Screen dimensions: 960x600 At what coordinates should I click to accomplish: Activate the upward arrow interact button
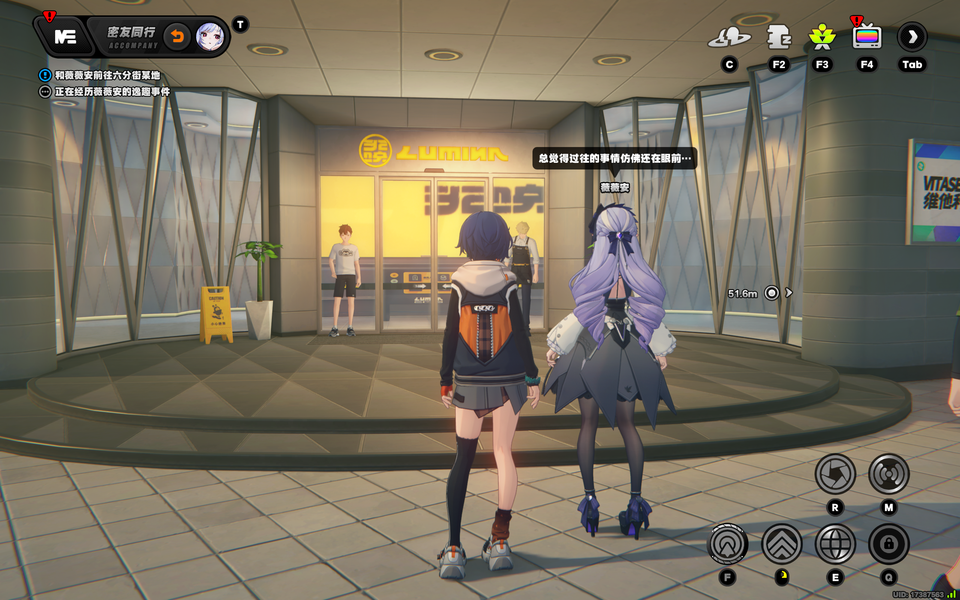coord(728,544)
